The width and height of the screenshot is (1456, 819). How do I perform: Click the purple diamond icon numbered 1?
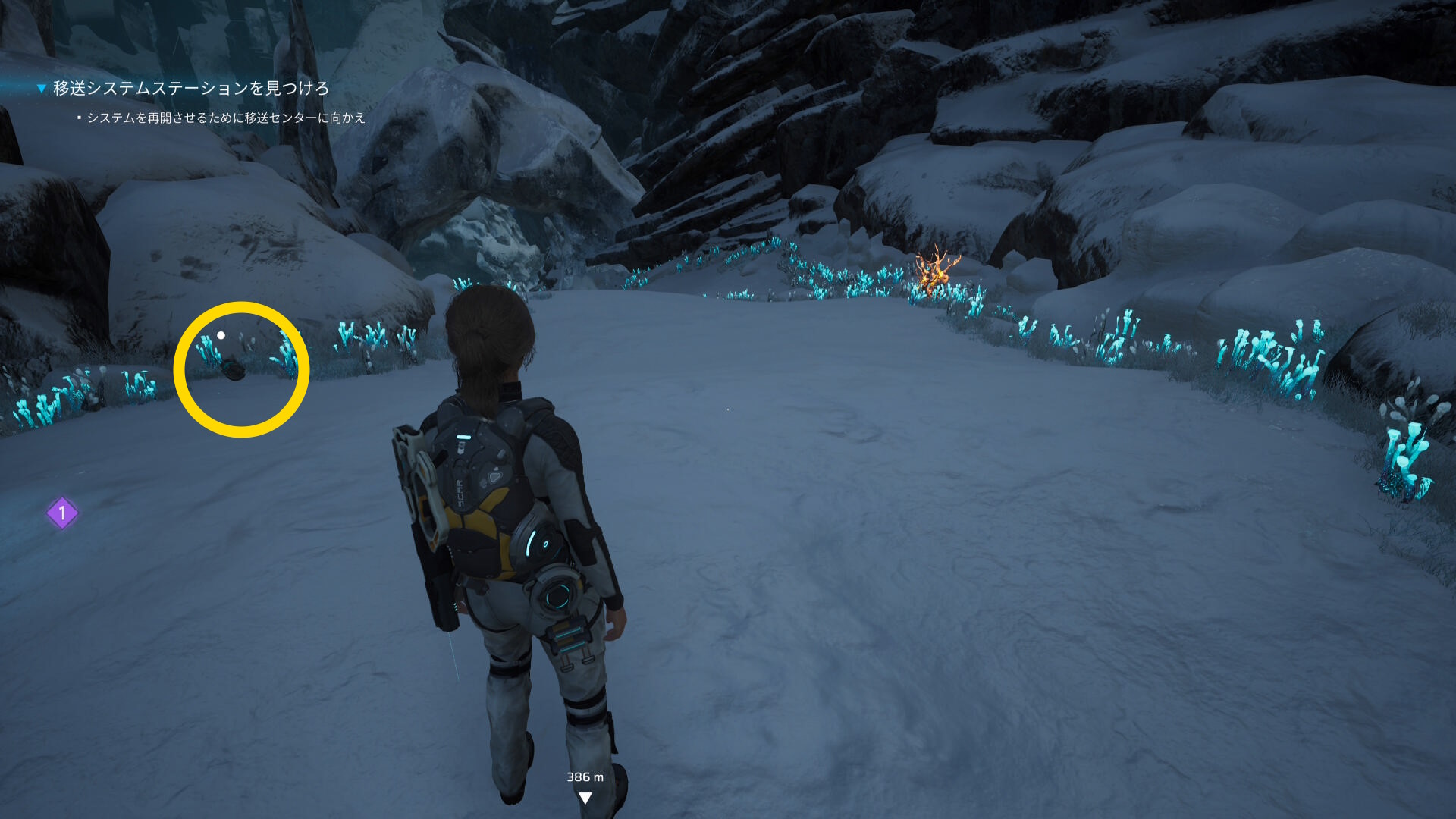62,513
